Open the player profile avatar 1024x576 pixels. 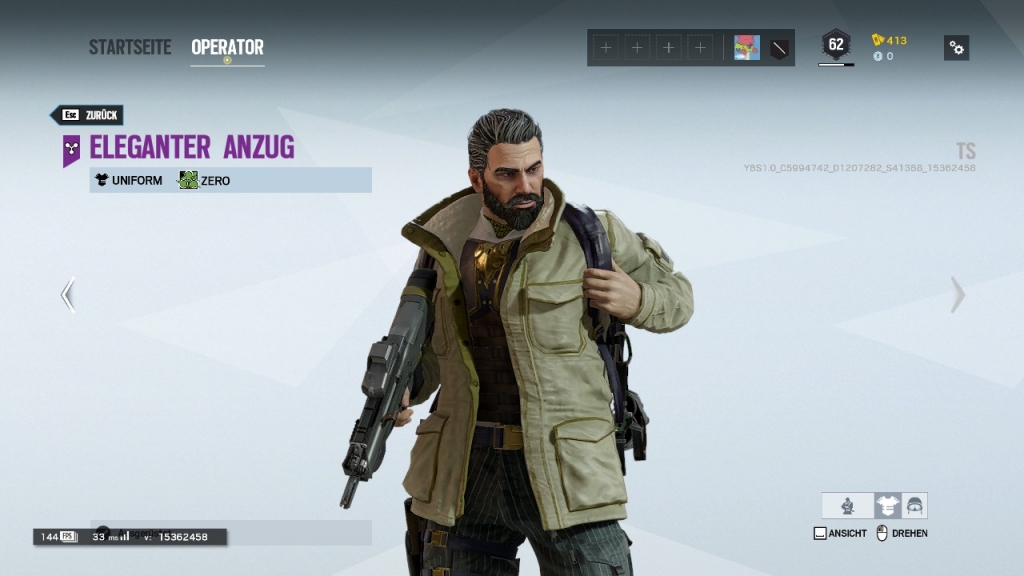coord(747,48)
